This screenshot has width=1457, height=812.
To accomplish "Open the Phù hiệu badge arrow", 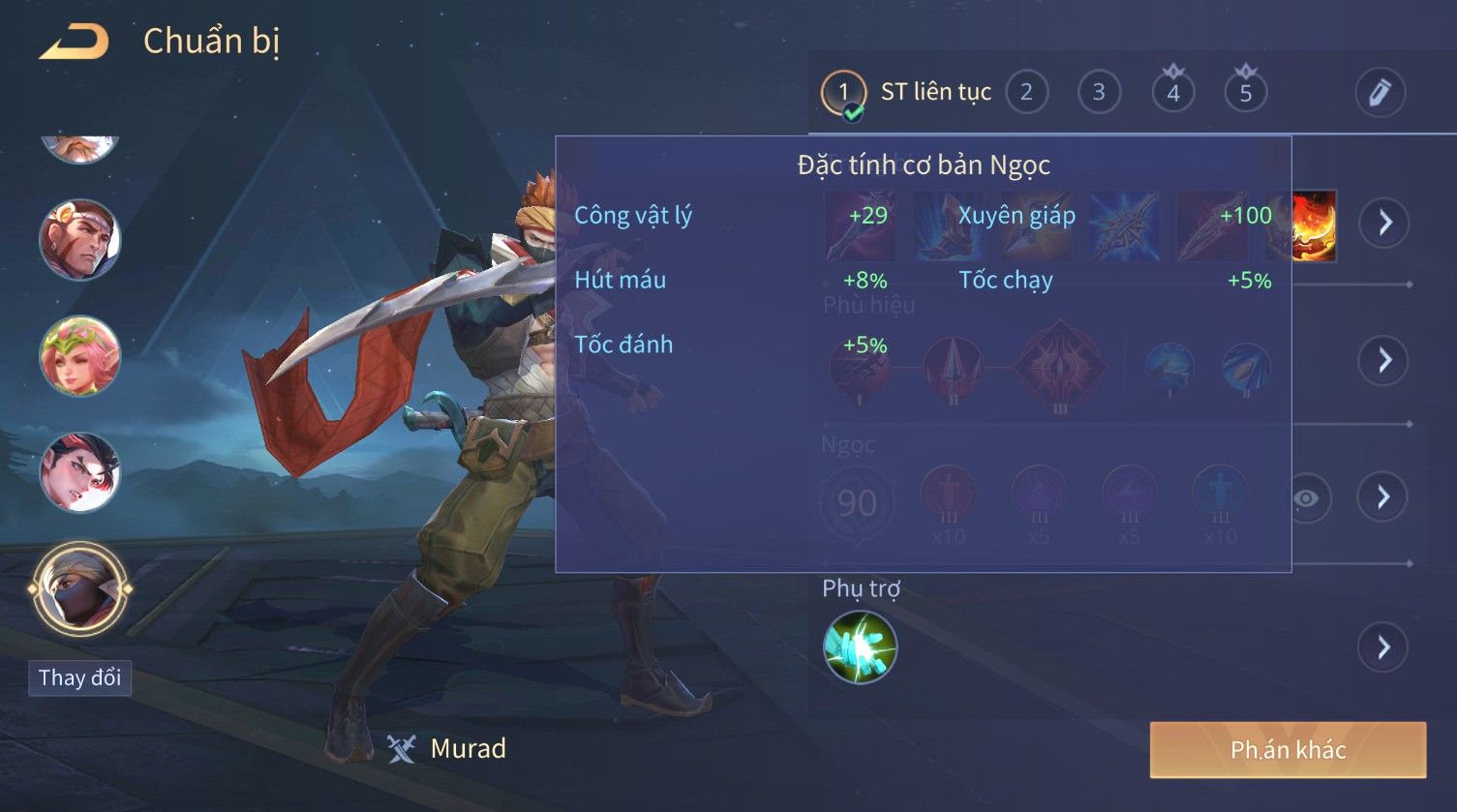I will pos(1384,360).
